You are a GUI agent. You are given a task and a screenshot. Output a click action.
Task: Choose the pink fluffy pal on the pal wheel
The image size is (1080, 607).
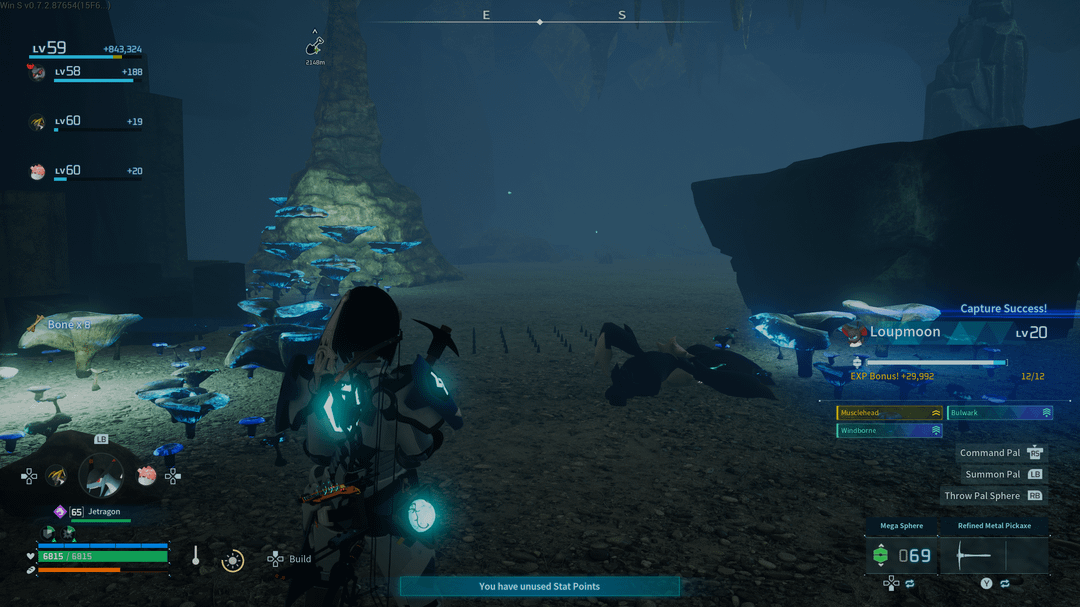[146, 476]
